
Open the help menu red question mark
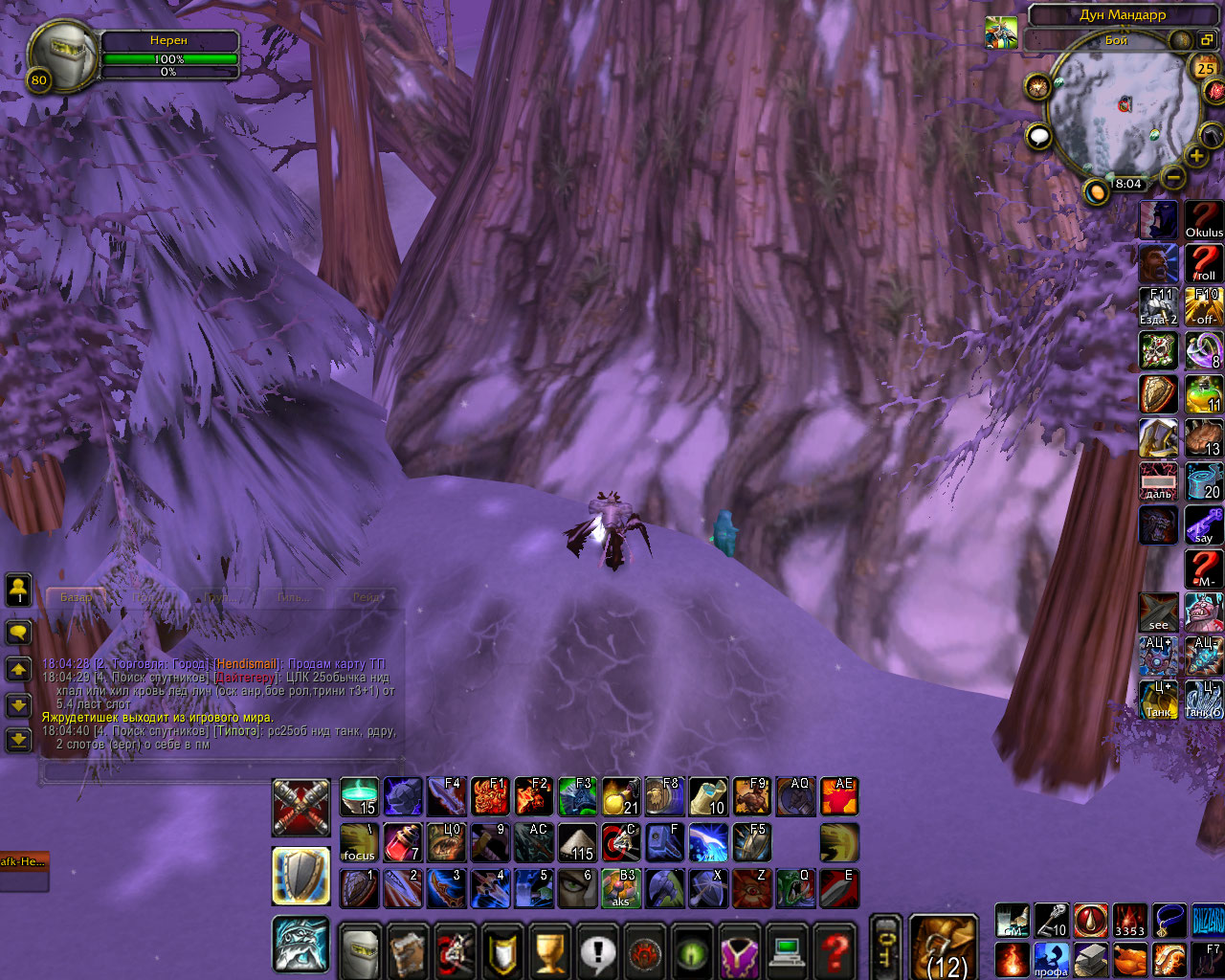click(835, 952)
